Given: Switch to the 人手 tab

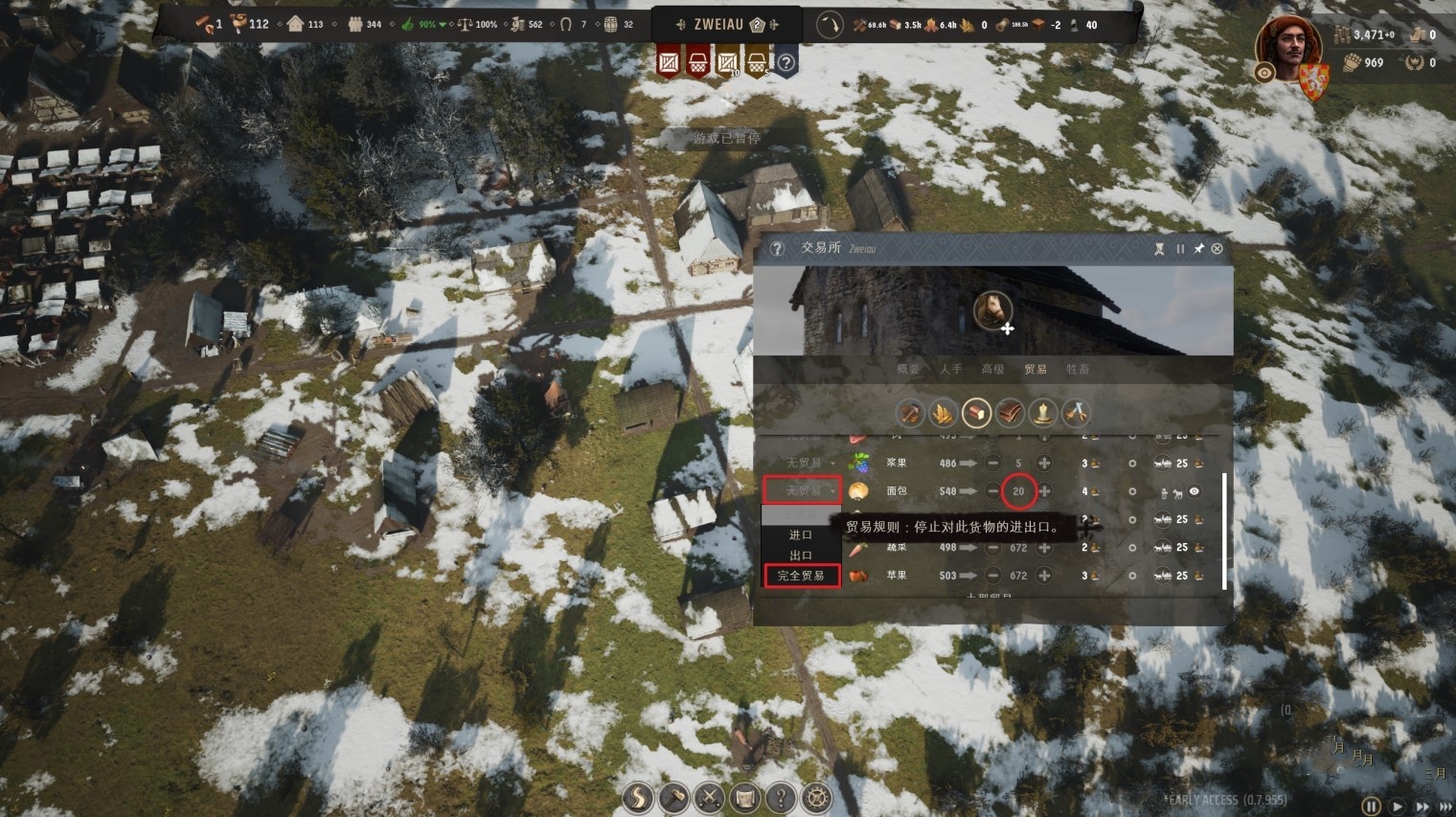Looking at the screenshot, I should coord(950,369).
